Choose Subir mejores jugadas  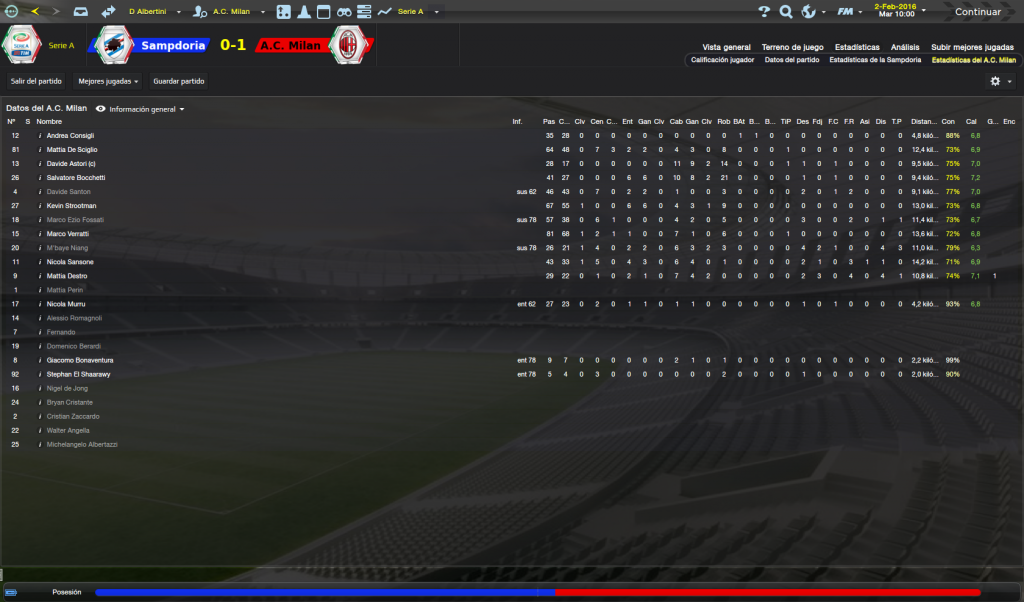click(x=972, y=47)
